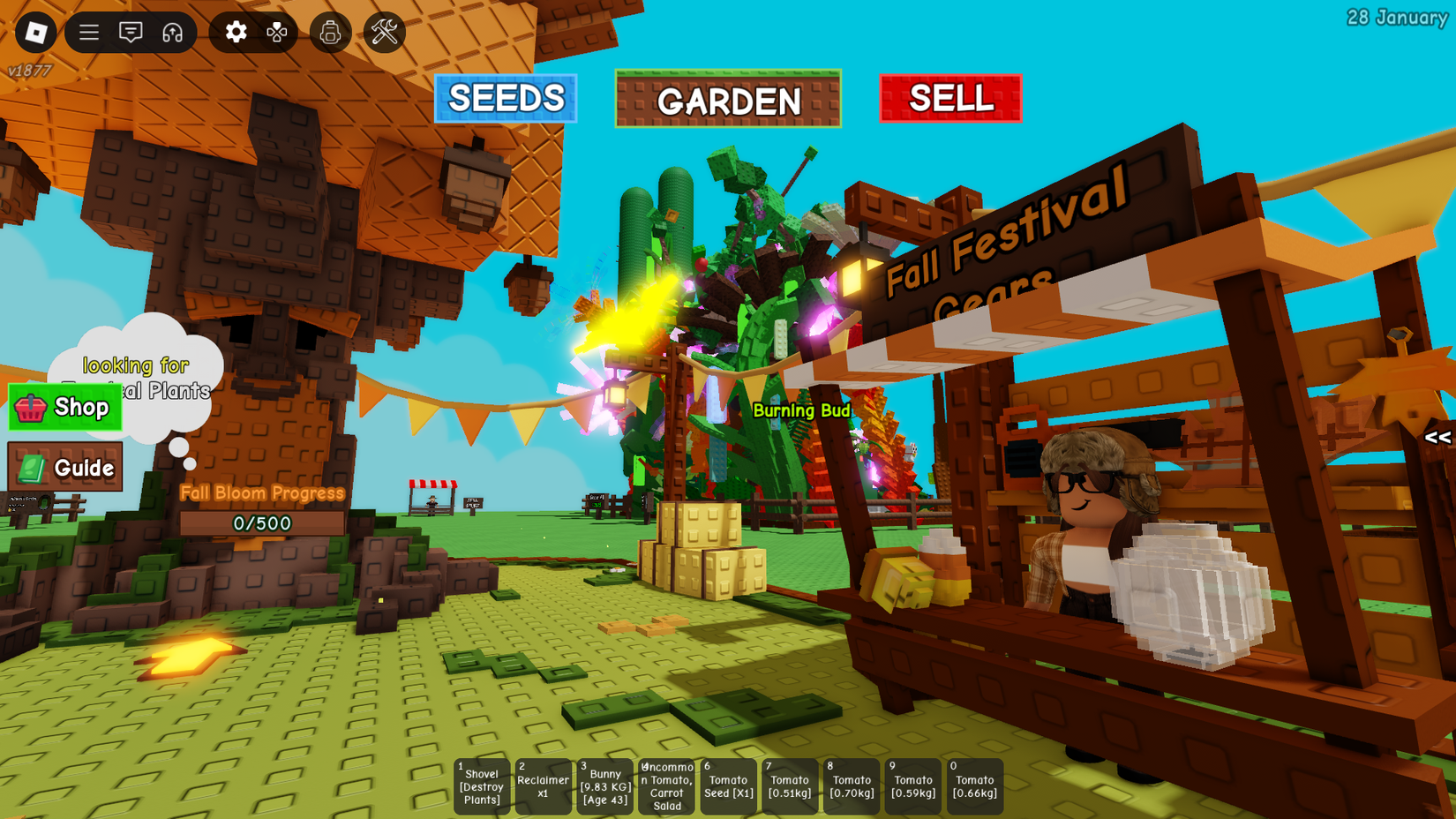This screenshot has height=819, width=1456.
Task: Open the chat bubble icon
Action: point(130,33)
